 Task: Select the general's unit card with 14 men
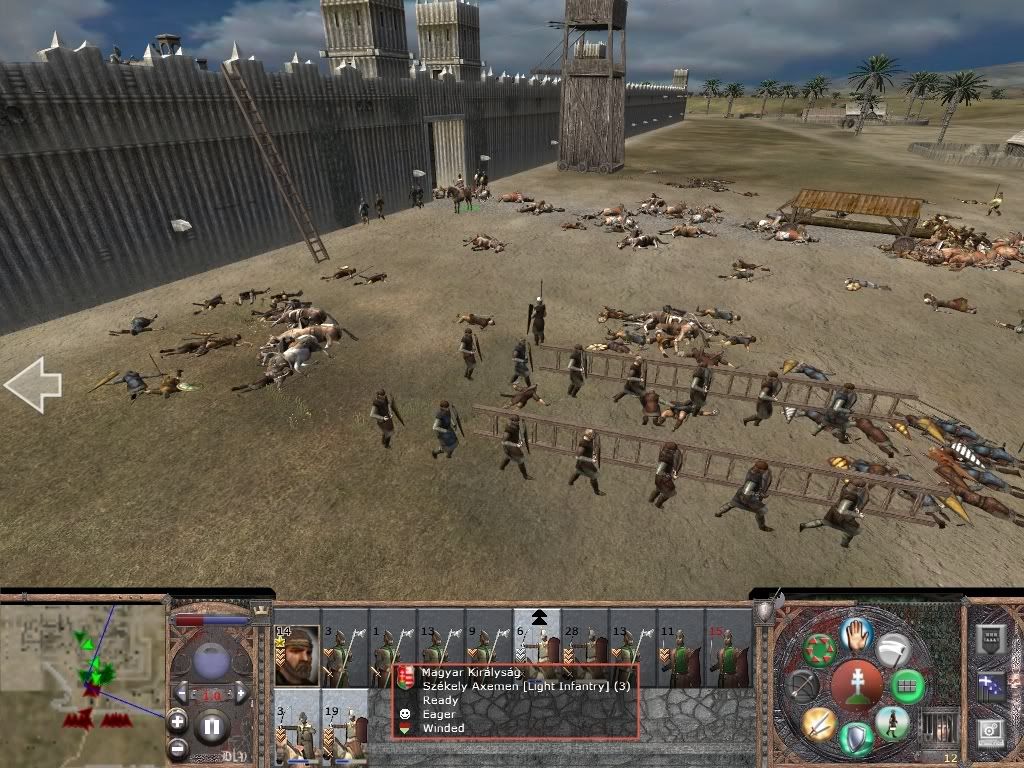pos(297,656)
